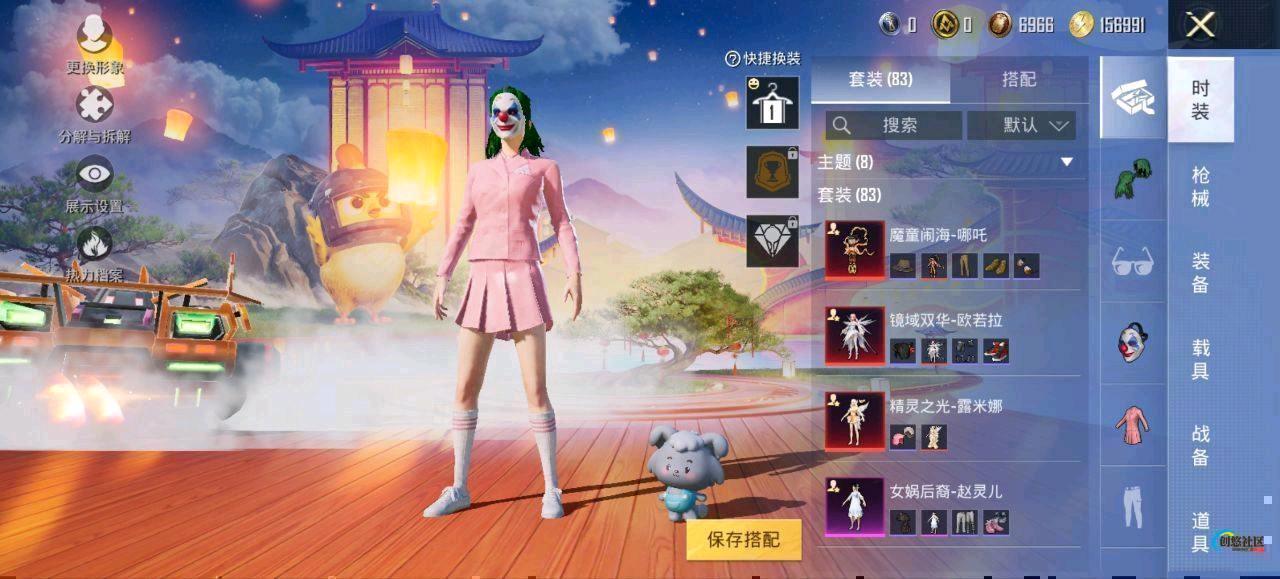Click the 搜索 search field
1280x579 pixels.
pos(895,125)
